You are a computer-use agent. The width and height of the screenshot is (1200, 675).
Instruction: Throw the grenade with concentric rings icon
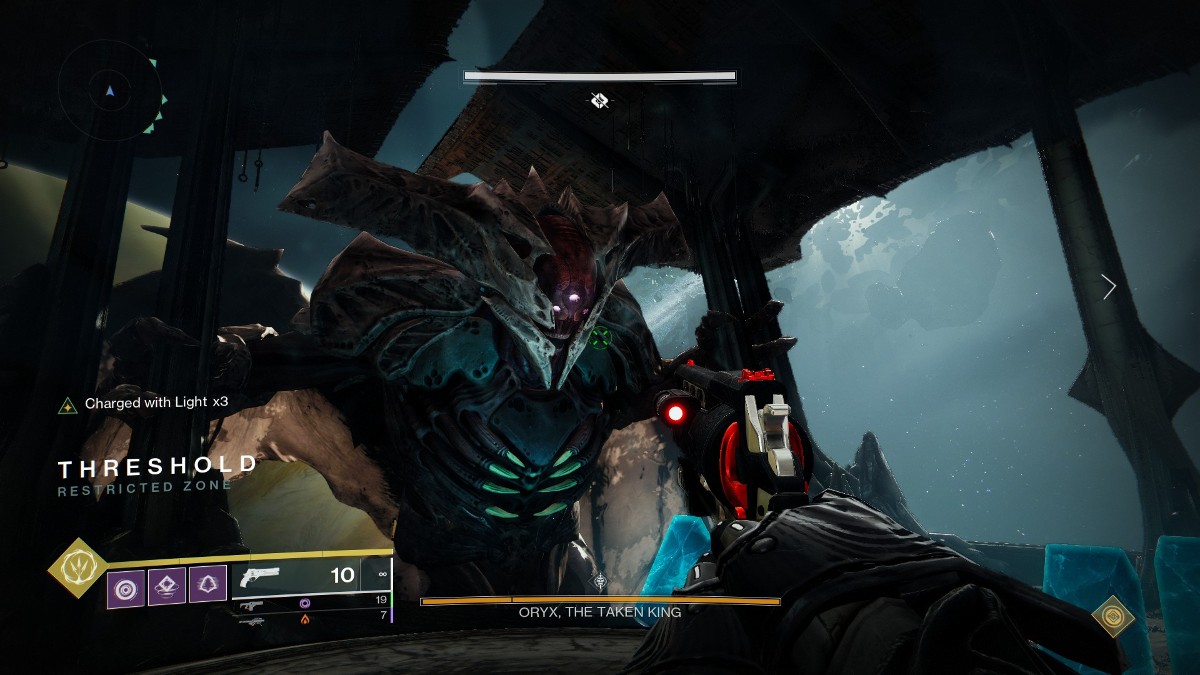tap(126, 587)
